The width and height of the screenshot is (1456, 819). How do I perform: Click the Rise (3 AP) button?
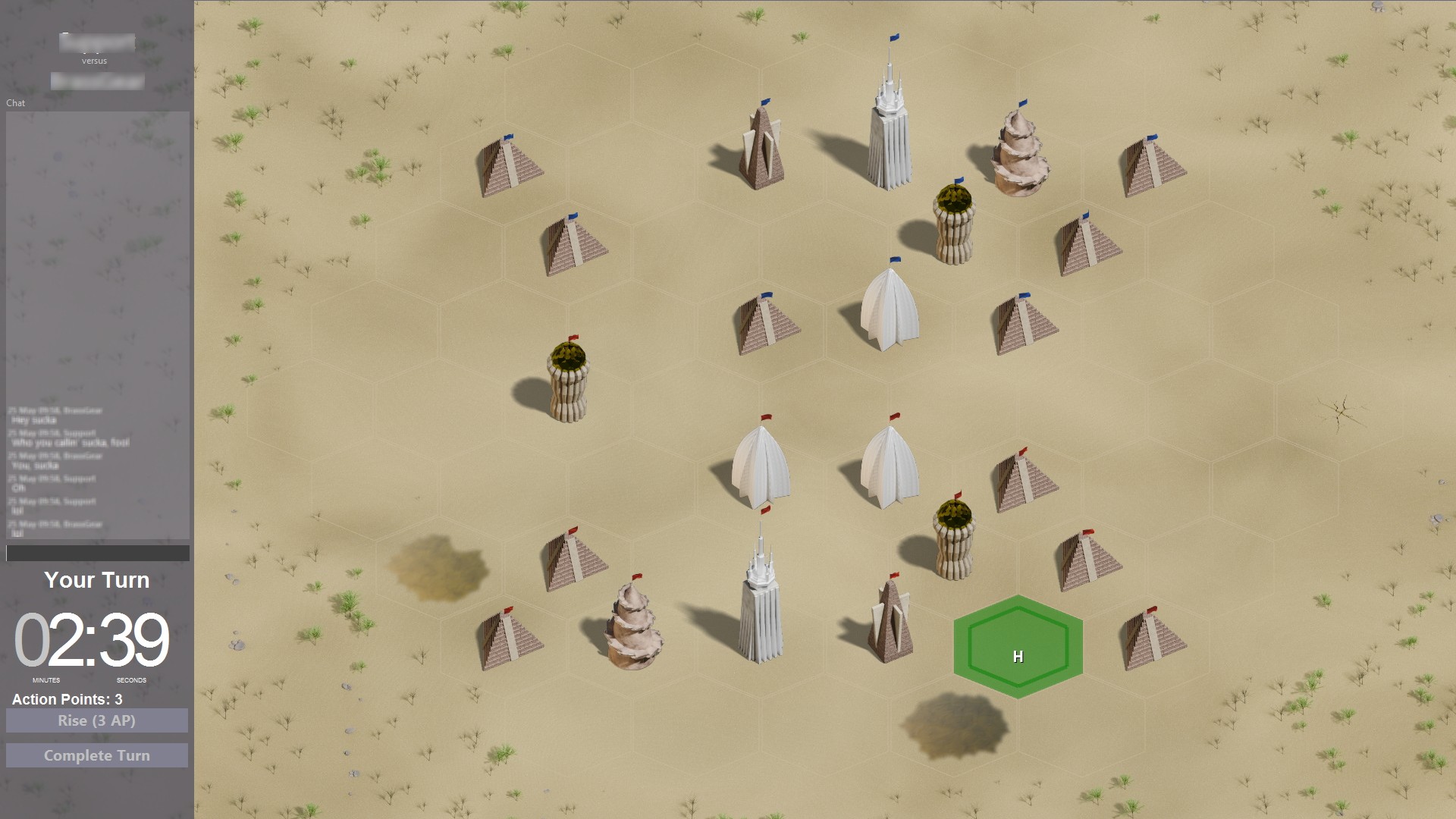pyautogui.click(x=96, y=720)
